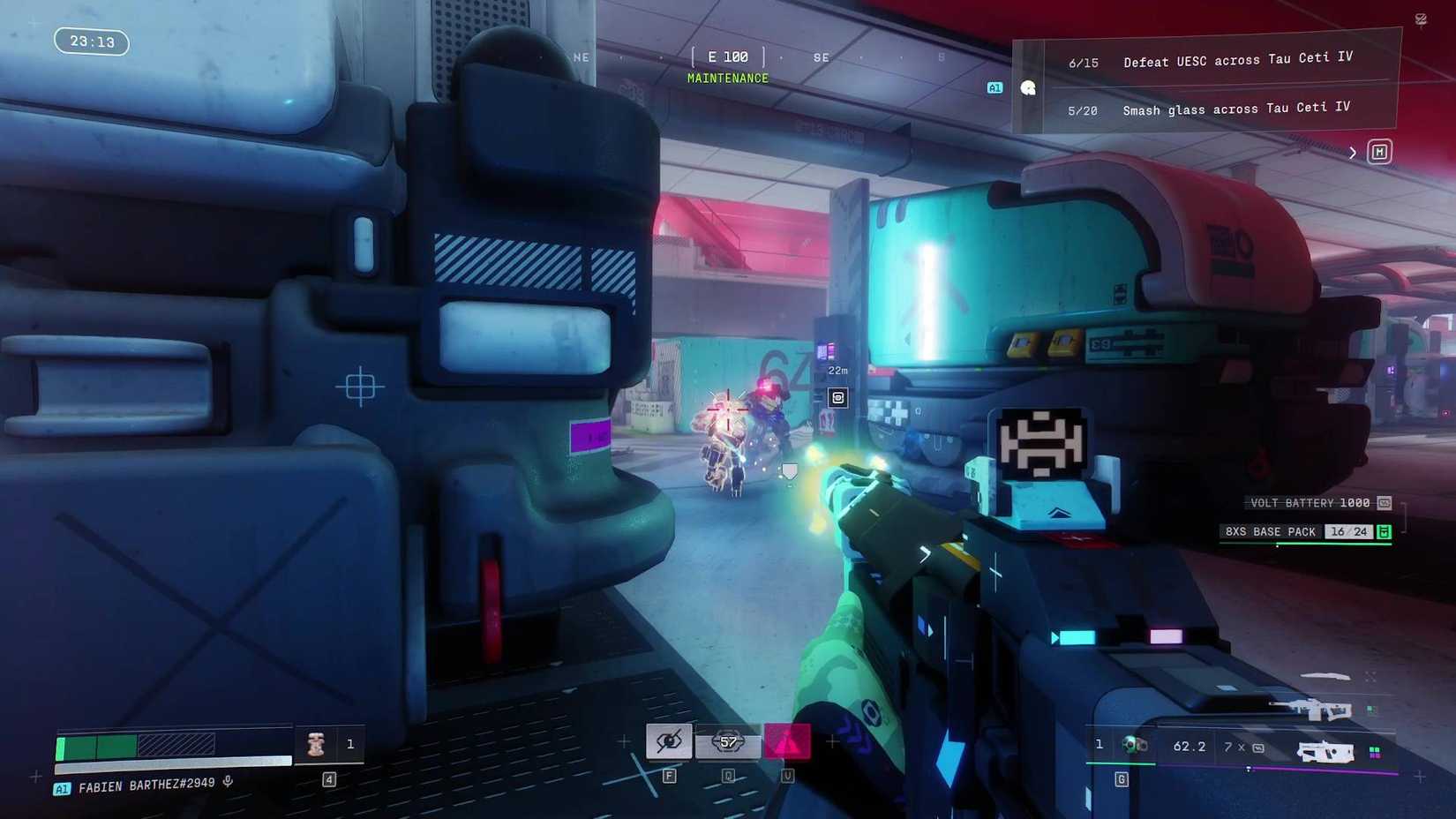
Task: Toggle the M map keybind badge
Action: (1378, 152)
